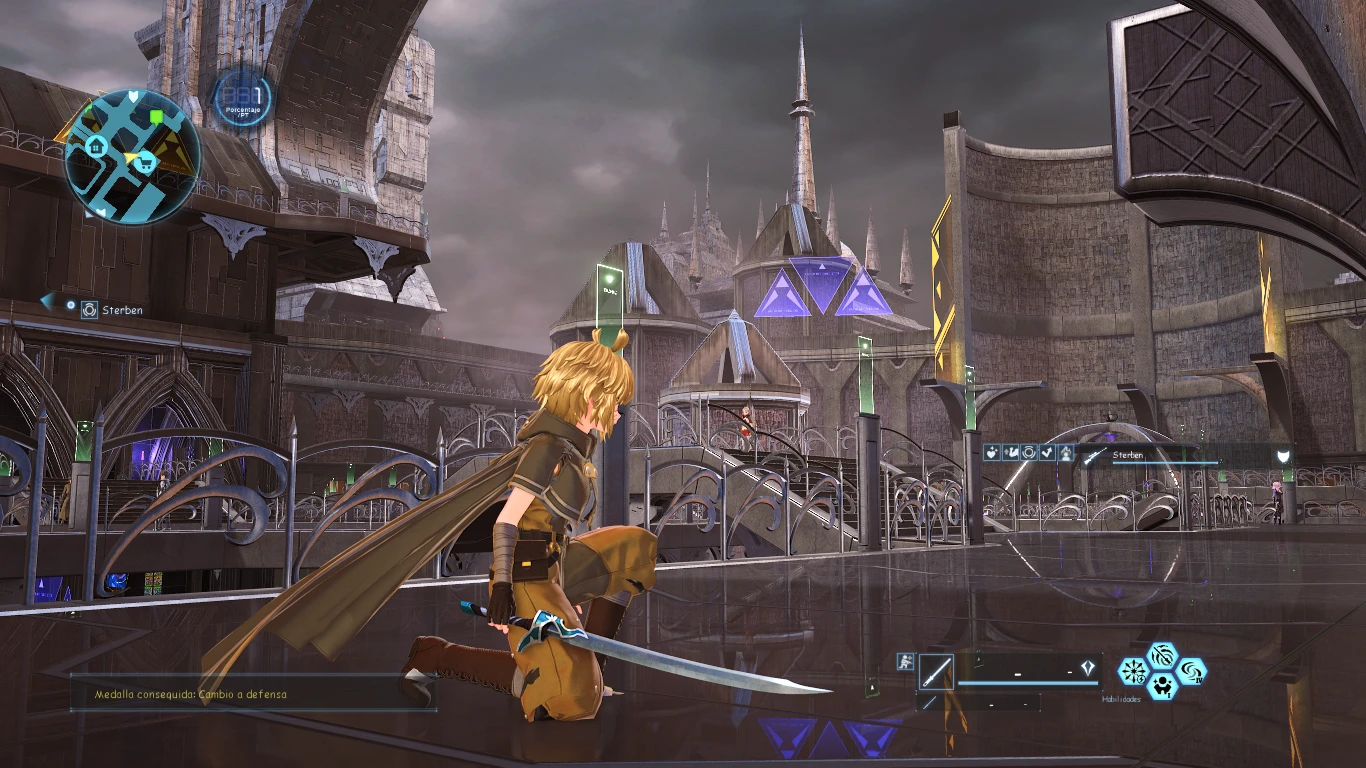Select the equipped sword weapon slot
Screen dimensions: 1366x768
coord(936,671)
